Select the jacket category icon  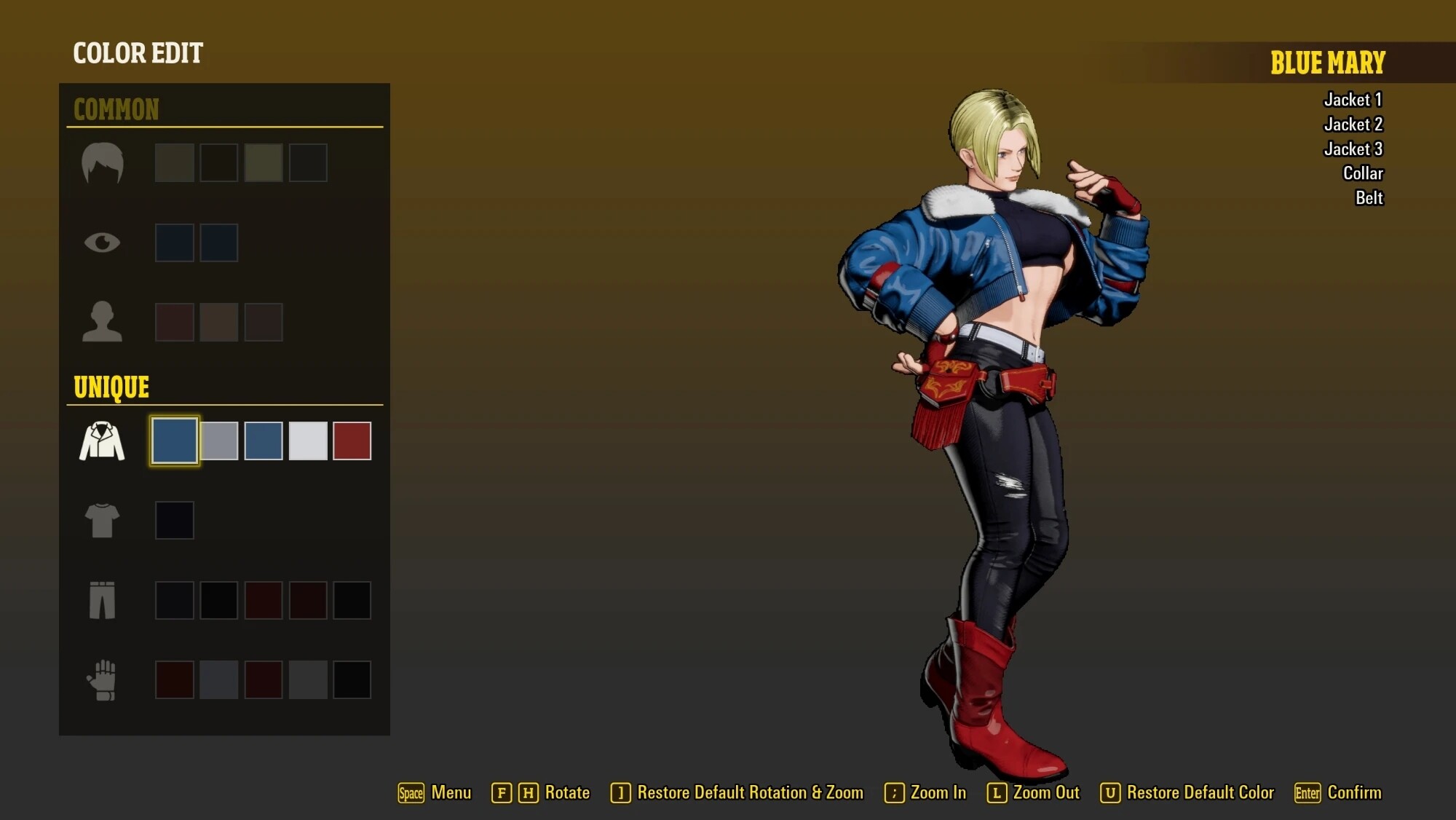(x=102, y=441)
